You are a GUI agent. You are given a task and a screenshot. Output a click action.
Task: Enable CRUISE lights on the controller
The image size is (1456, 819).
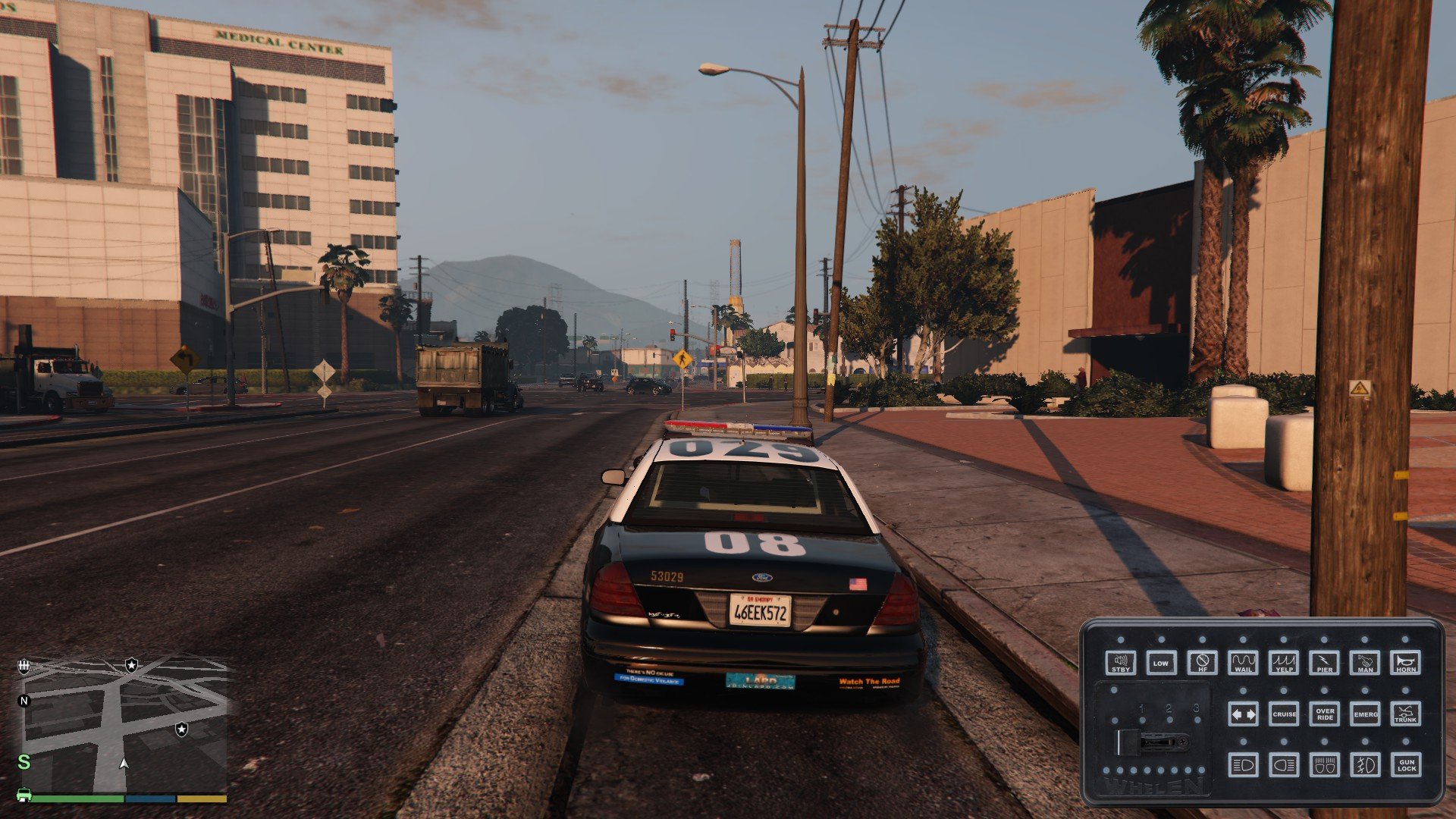1284,714
